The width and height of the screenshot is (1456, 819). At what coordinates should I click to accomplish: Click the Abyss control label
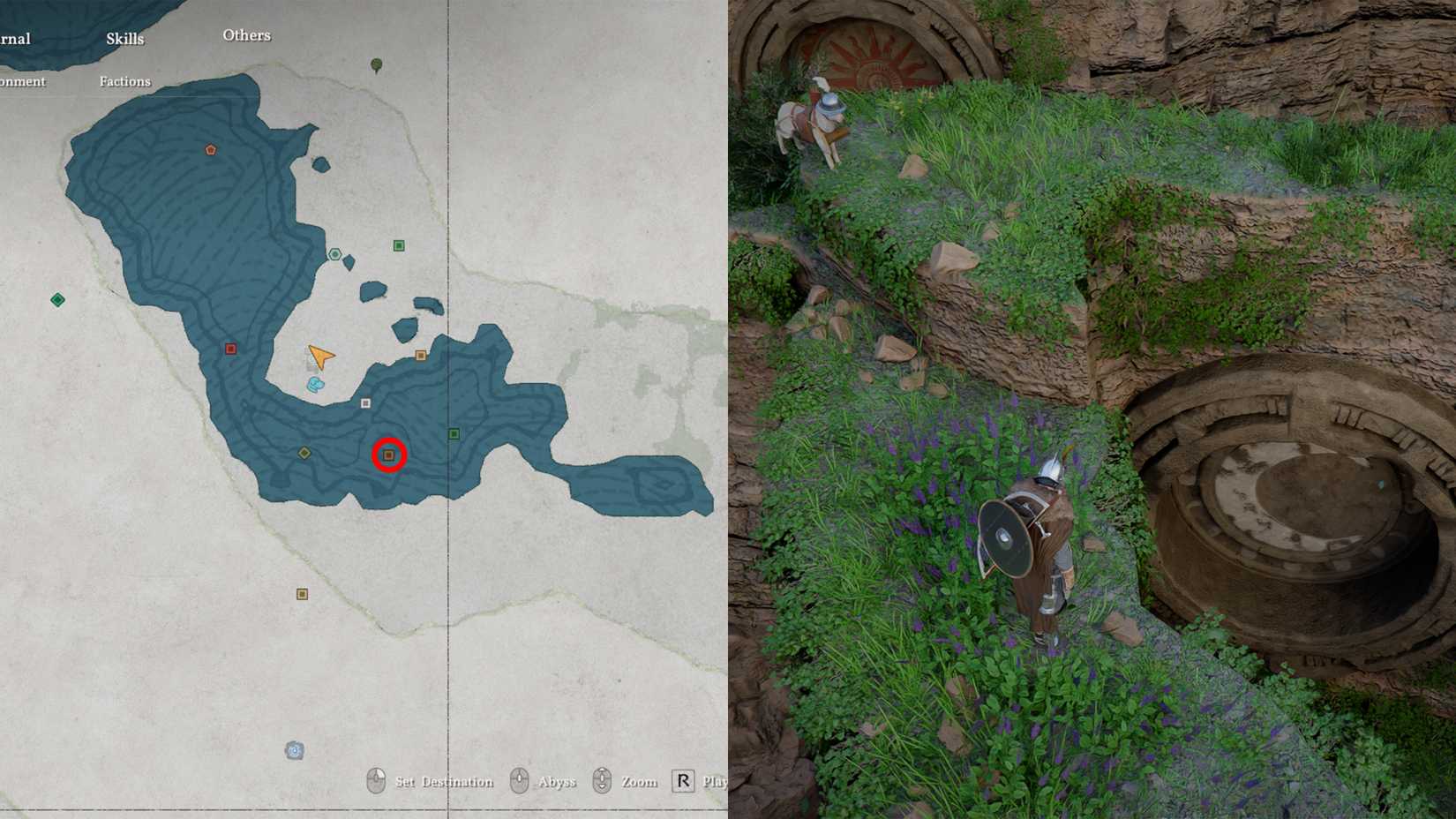pos(557,782)
